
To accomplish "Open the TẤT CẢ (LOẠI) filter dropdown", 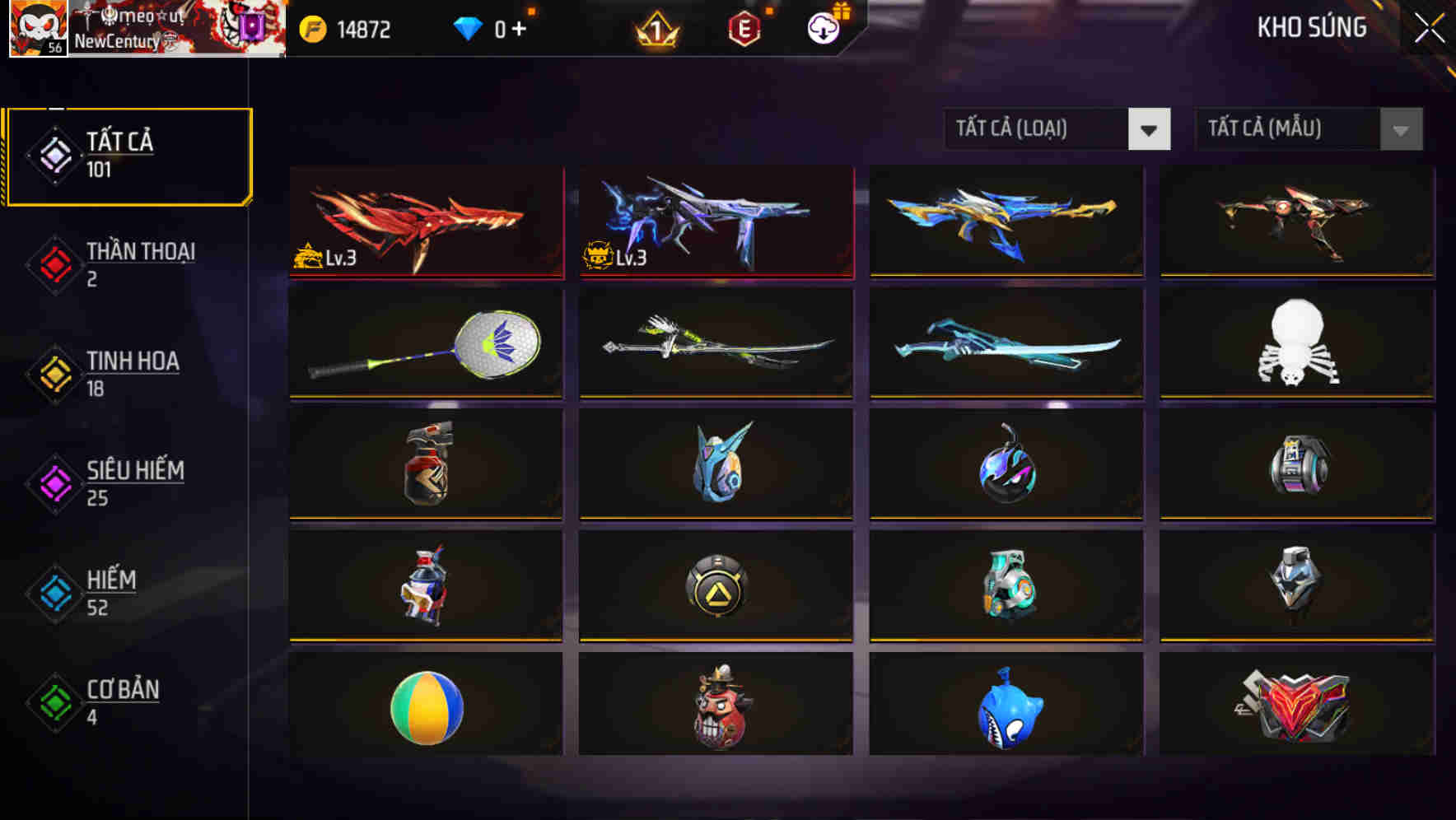I will point(1038,129).
